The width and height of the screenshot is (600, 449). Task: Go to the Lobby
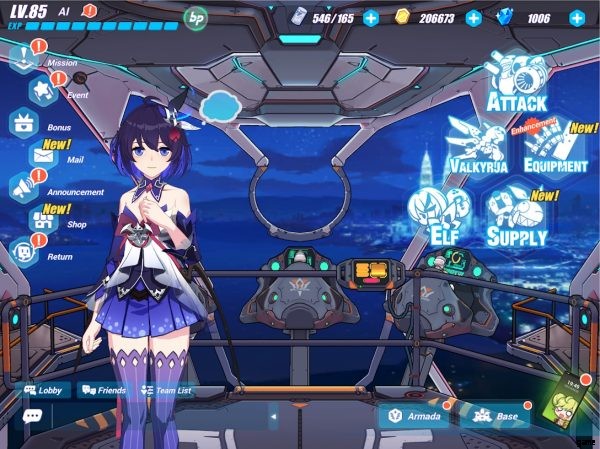coord(46,390)
